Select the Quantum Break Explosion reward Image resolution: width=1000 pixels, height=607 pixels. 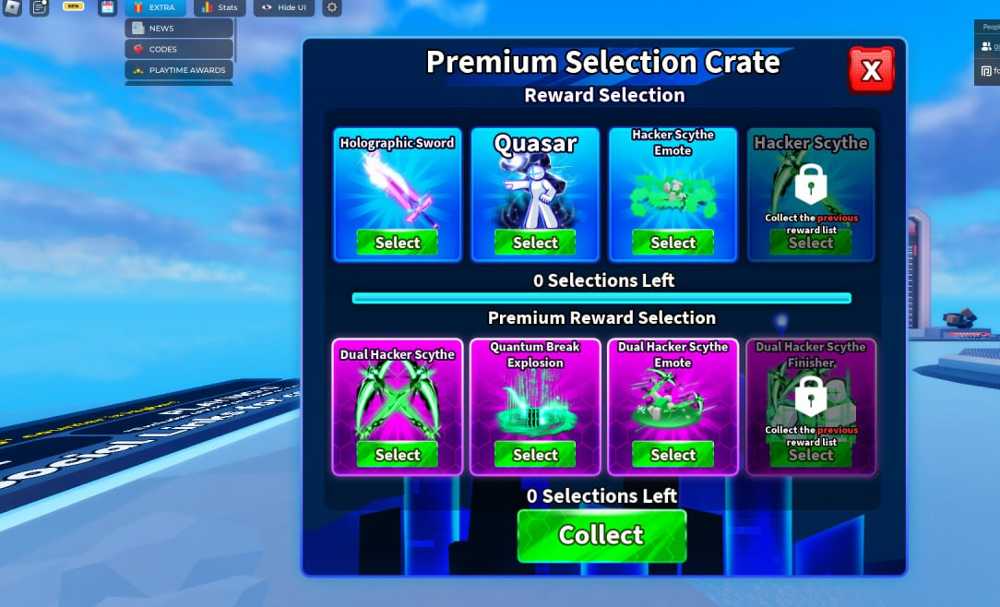[535, 454]
